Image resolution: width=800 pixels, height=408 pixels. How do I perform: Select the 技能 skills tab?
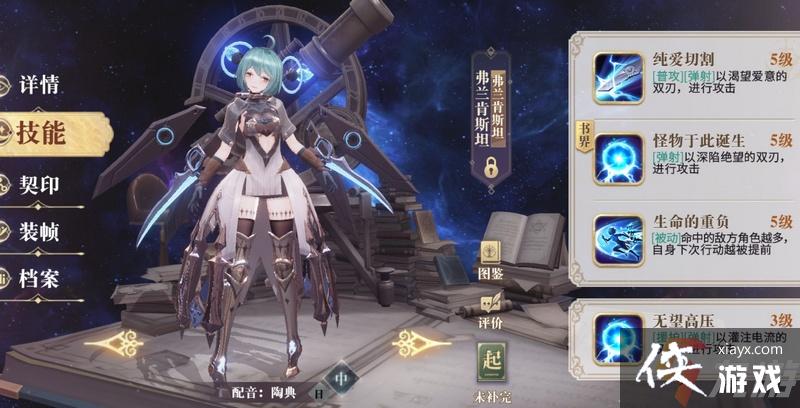pyautogui.click(x=42, y=133)
